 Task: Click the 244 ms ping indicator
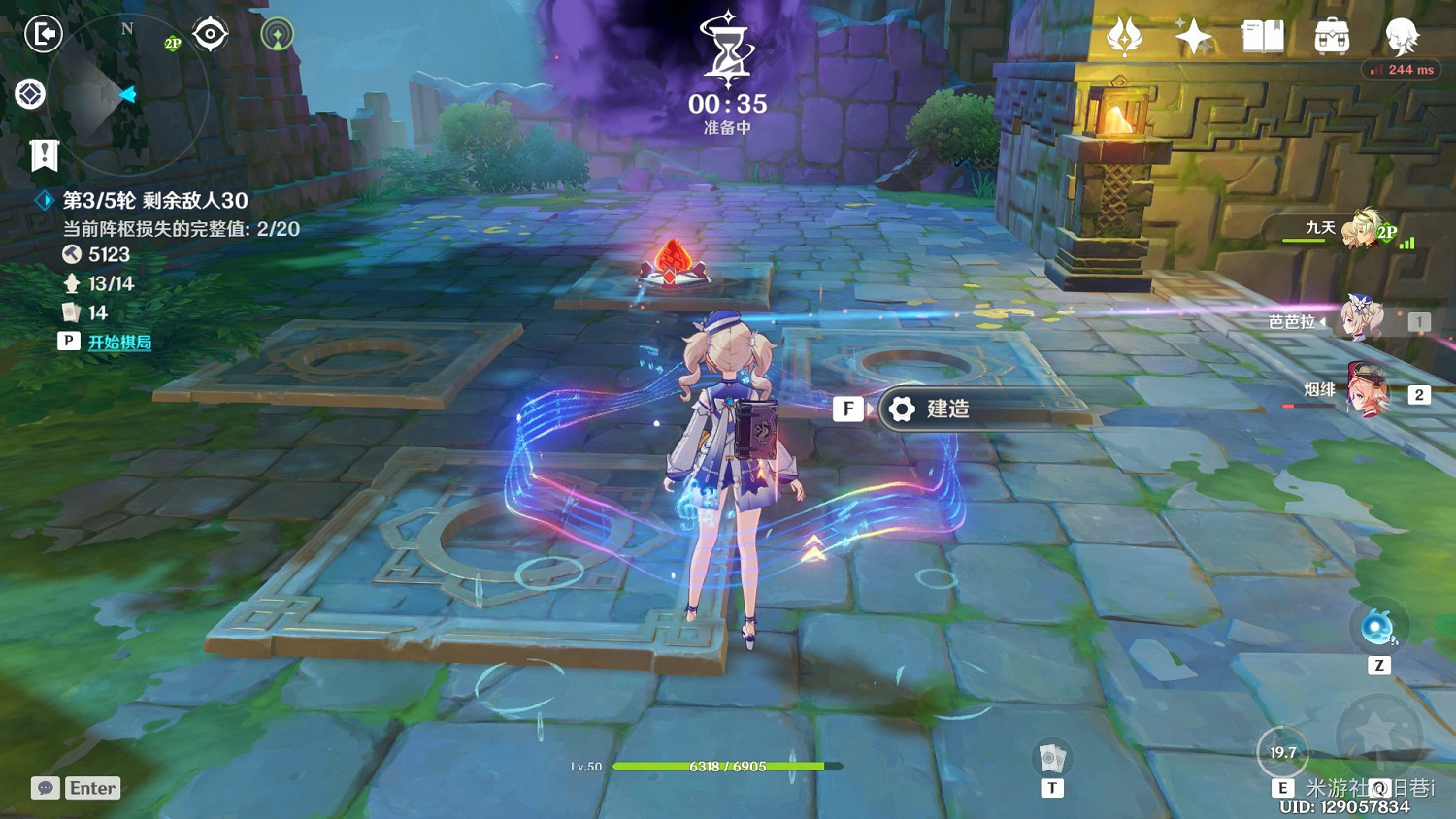point(1402,69)
